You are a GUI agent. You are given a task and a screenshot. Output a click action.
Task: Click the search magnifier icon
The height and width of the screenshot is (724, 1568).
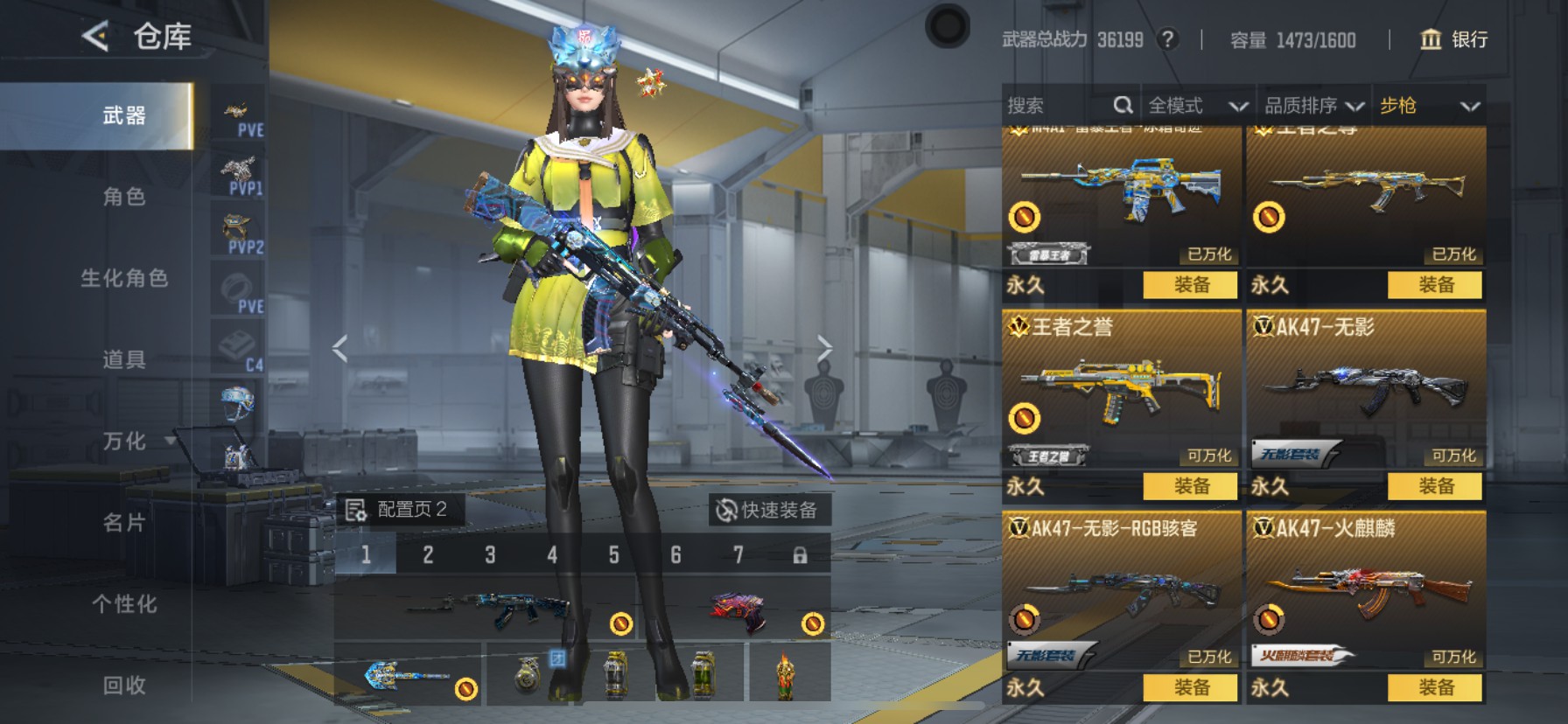click(x=1123, y=105)
